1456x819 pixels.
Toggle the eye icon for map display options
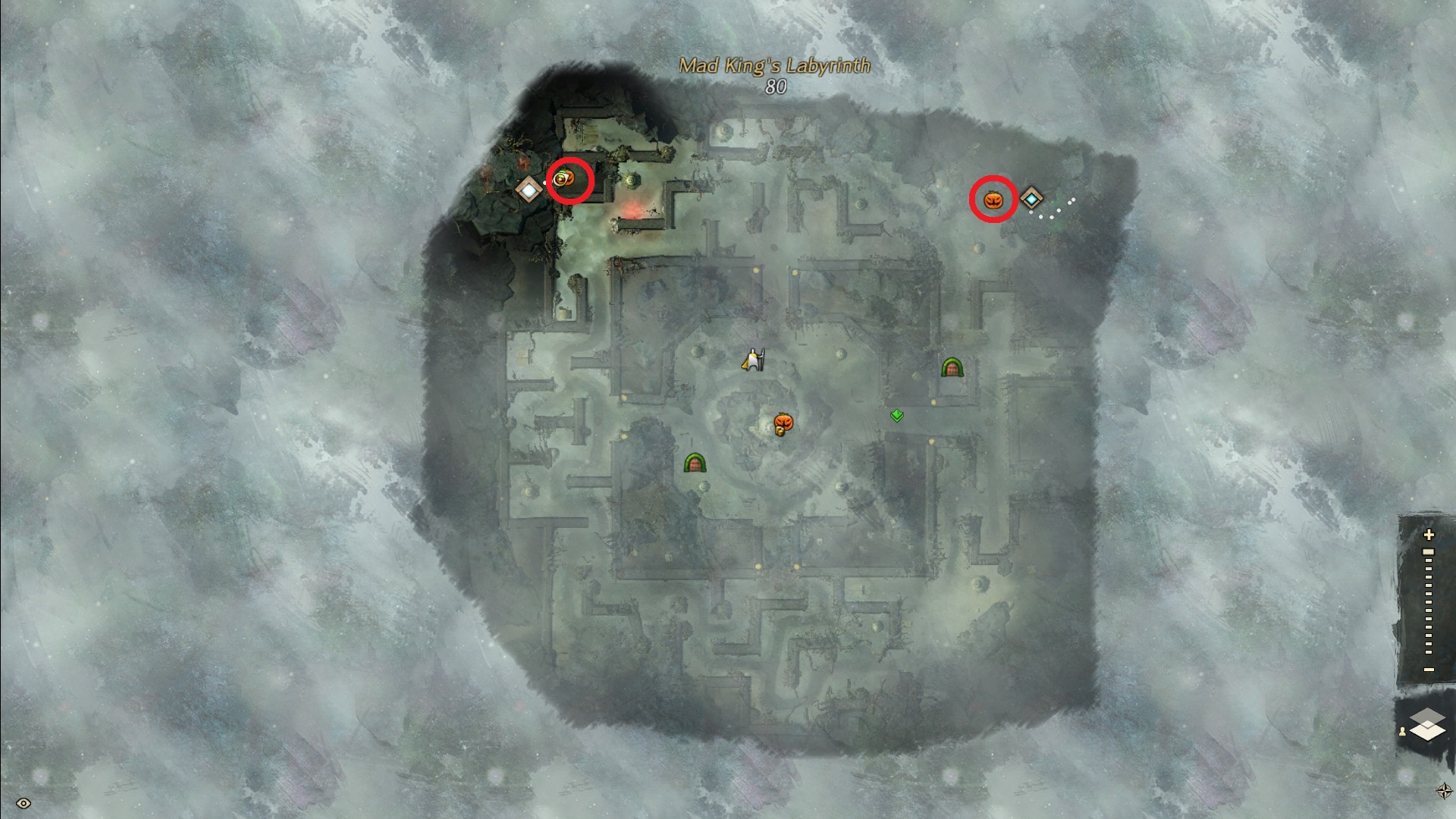[23, 803]
